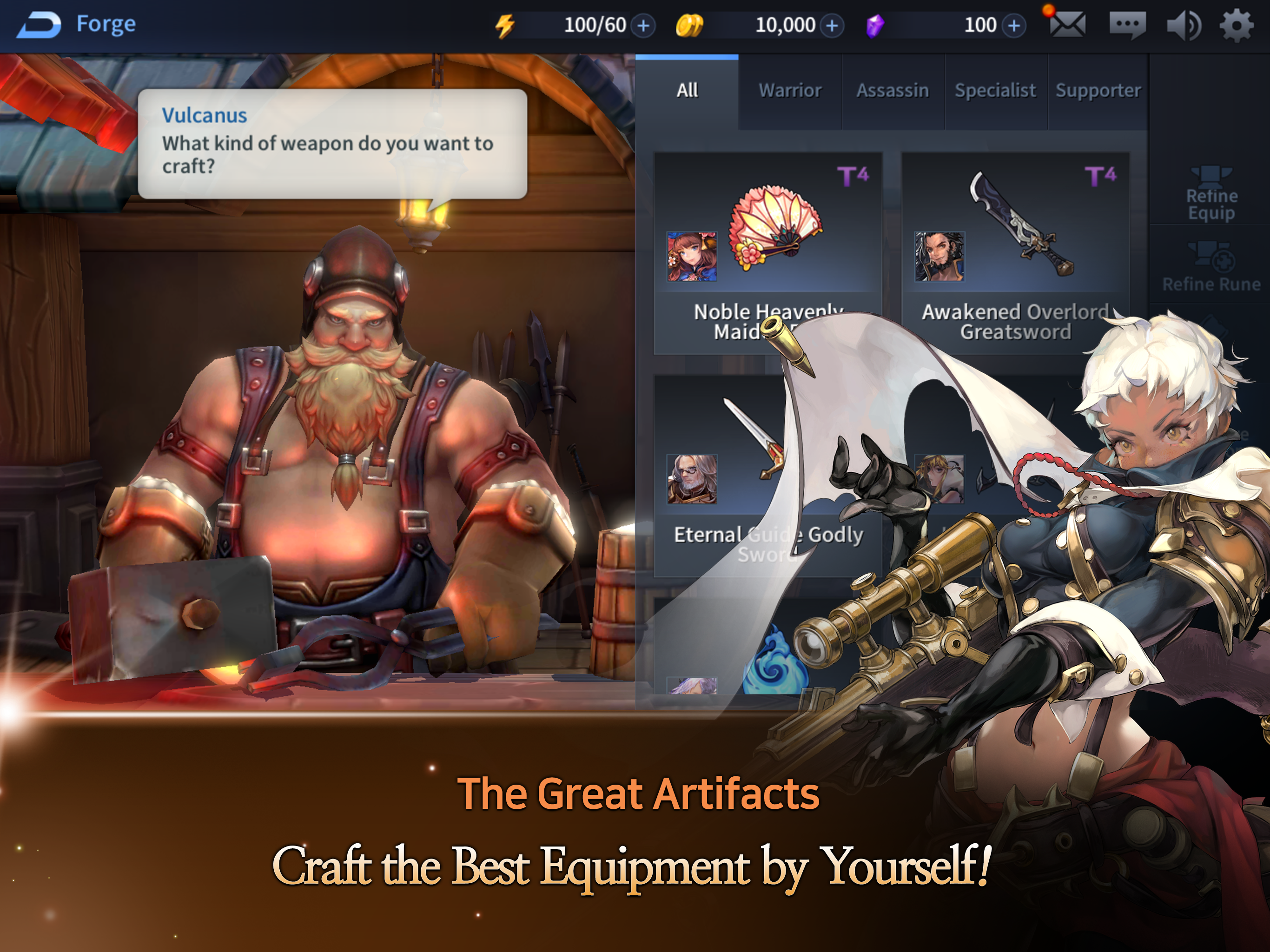
Task: Select the Refine Rune icon
Action: click(1211, 264)
